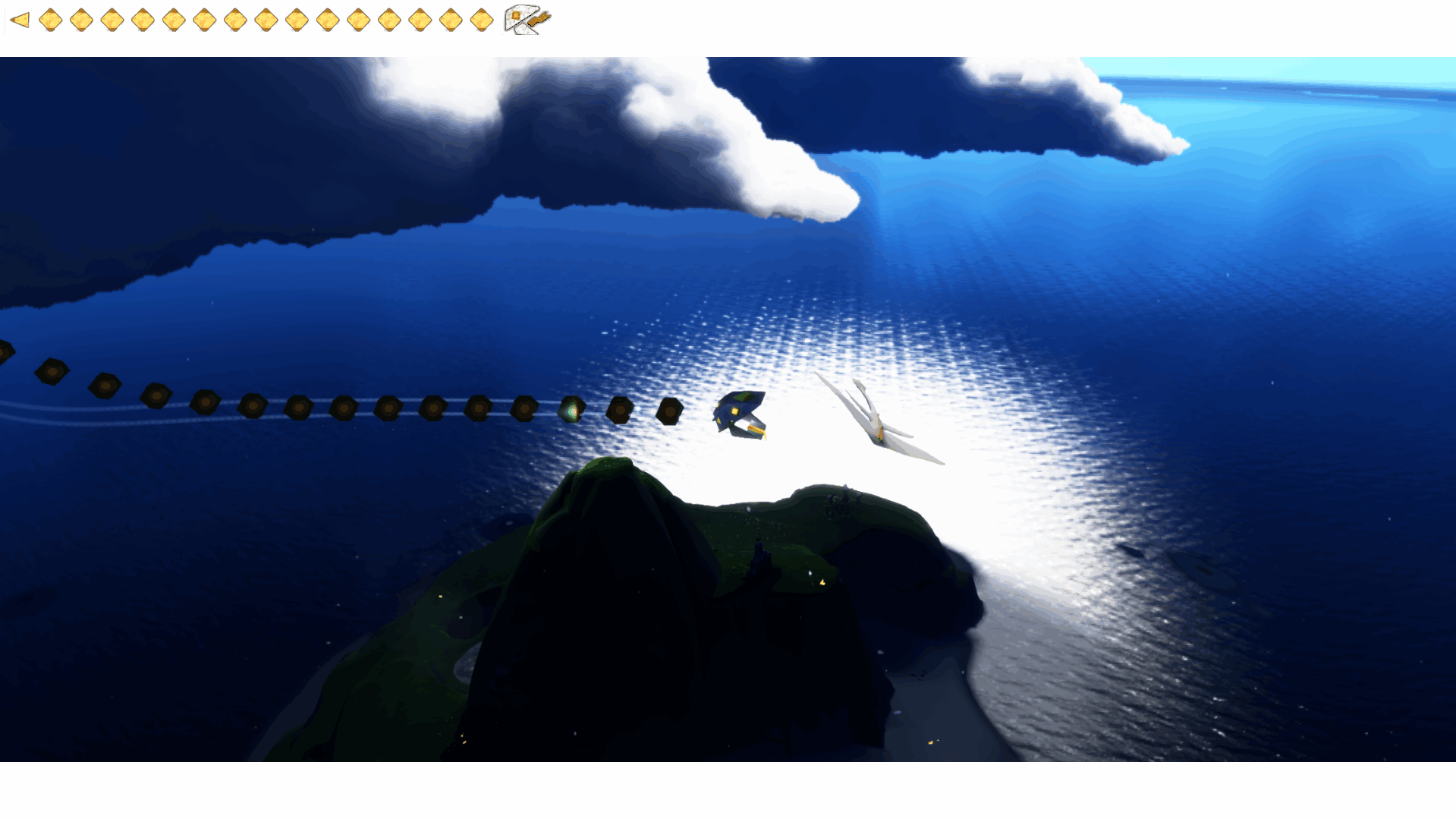Click the back arrow at top left
This screenshot has width=1456, height=819.
point(20,19)
